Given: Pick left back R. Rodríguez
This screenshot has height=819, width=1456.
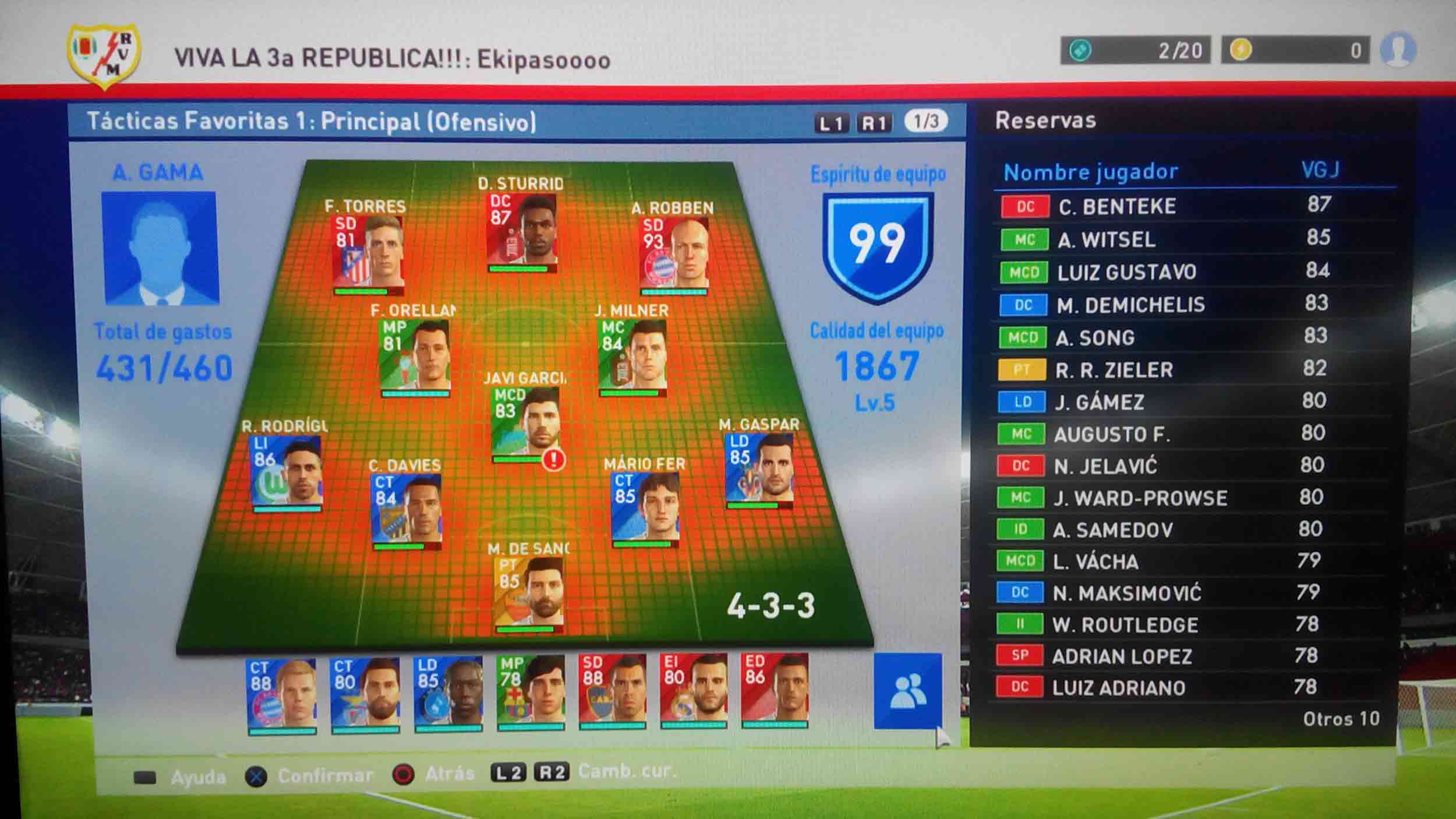Looking at the screenshot, I should 287,473.
